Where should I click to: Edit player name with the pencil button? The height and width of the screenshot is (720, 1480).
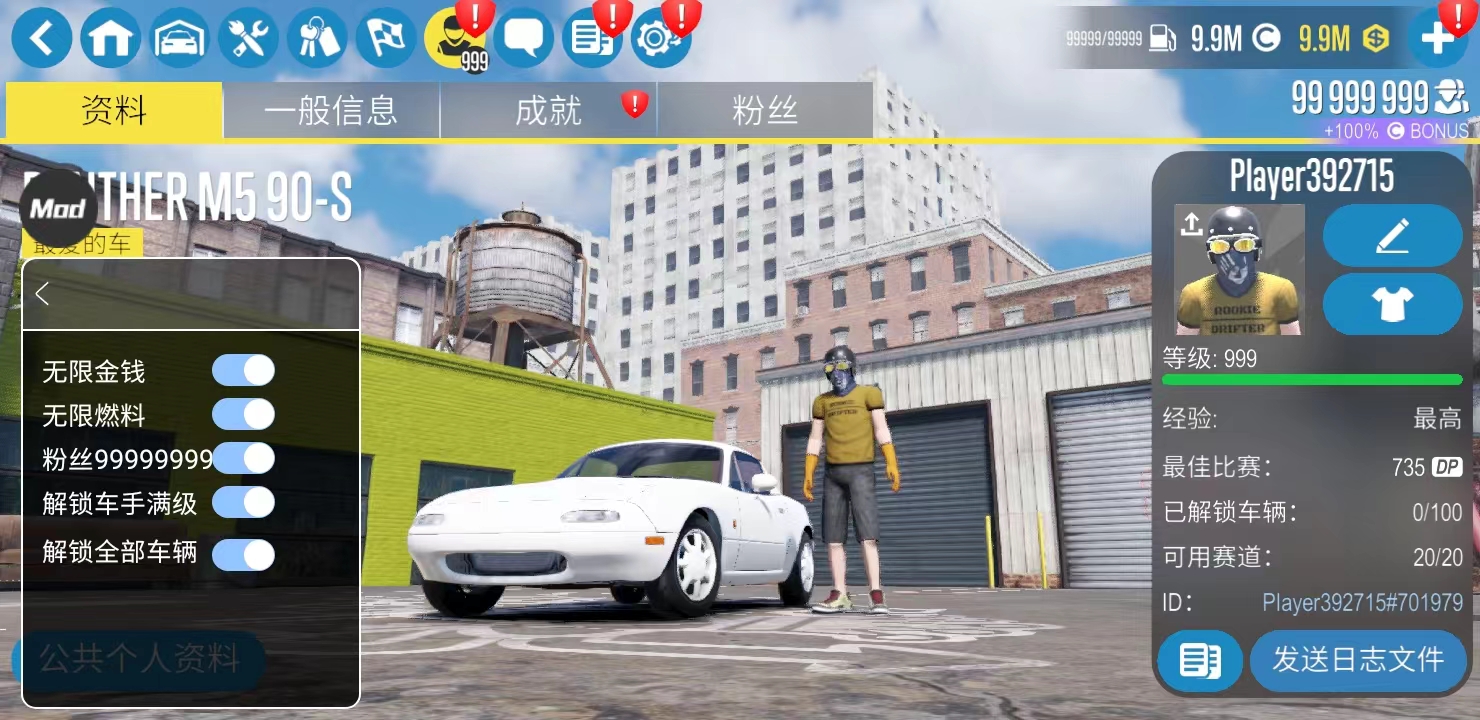click(1392, 236)
